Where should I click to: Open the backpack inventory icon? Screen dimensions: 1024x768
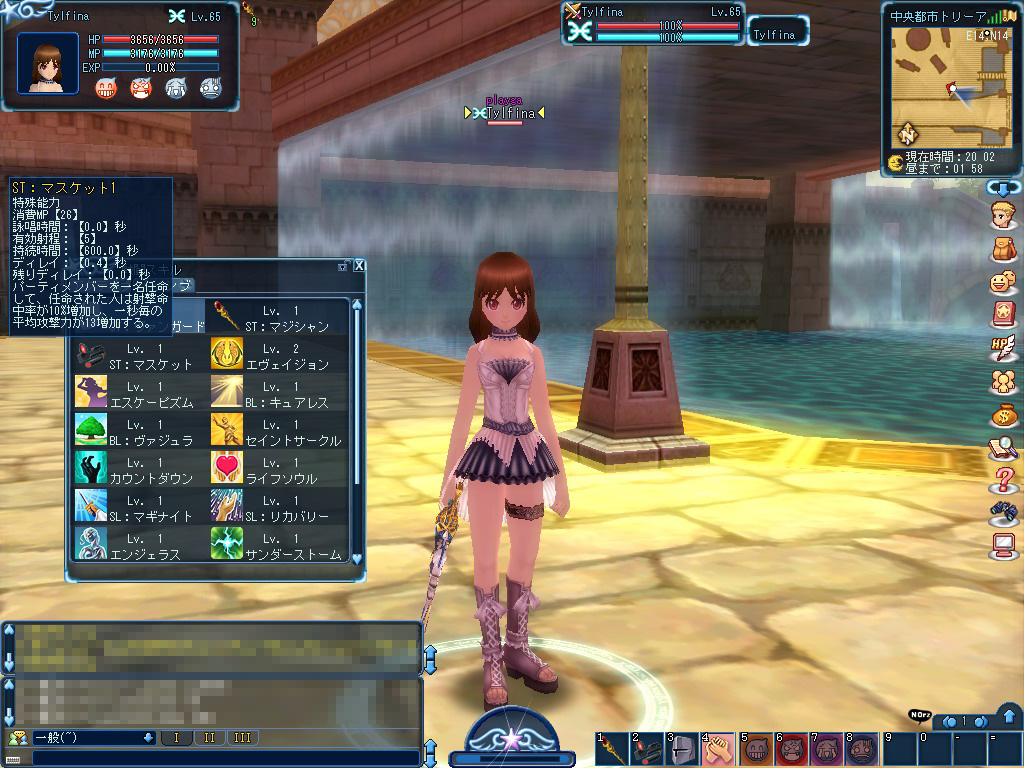[x=1003, y=249]
